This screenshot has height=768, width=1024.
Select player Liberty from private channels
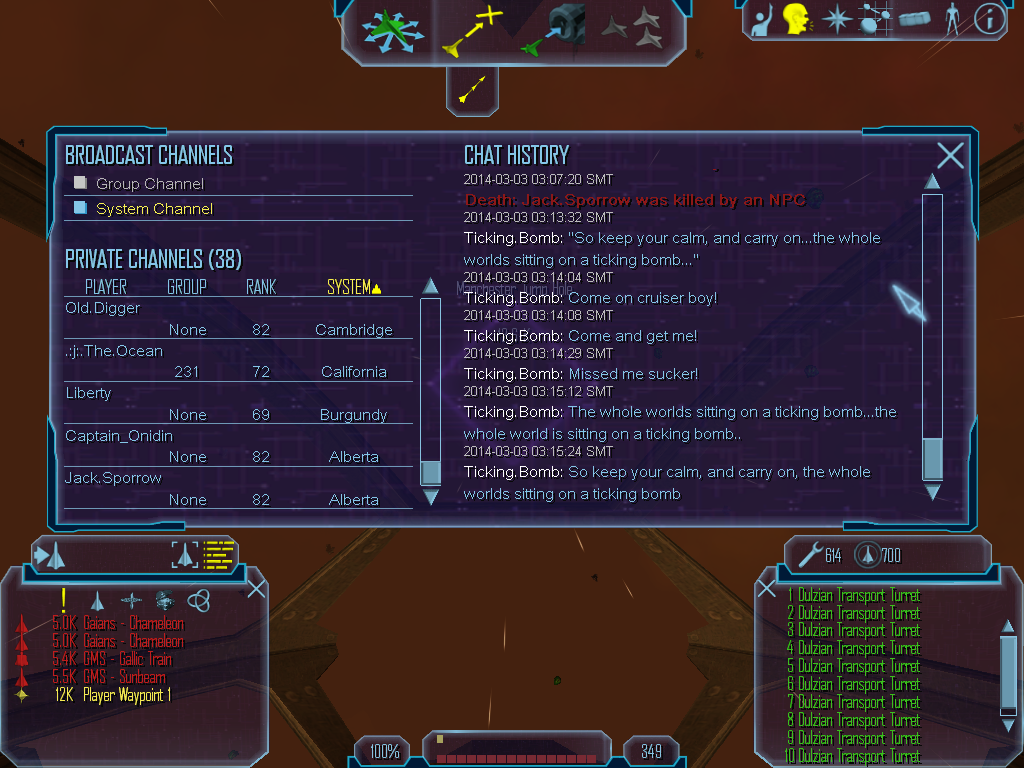click(88, 393)
